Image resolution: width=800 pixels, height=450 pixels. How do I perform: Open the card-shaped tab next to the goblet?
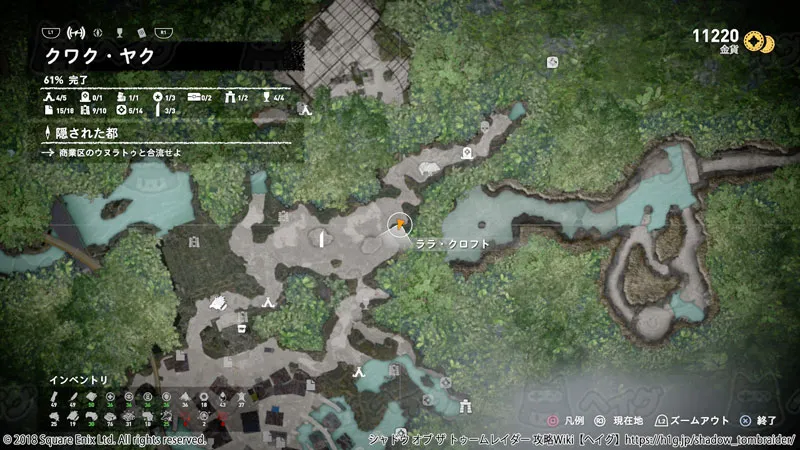tap(139, 32)
